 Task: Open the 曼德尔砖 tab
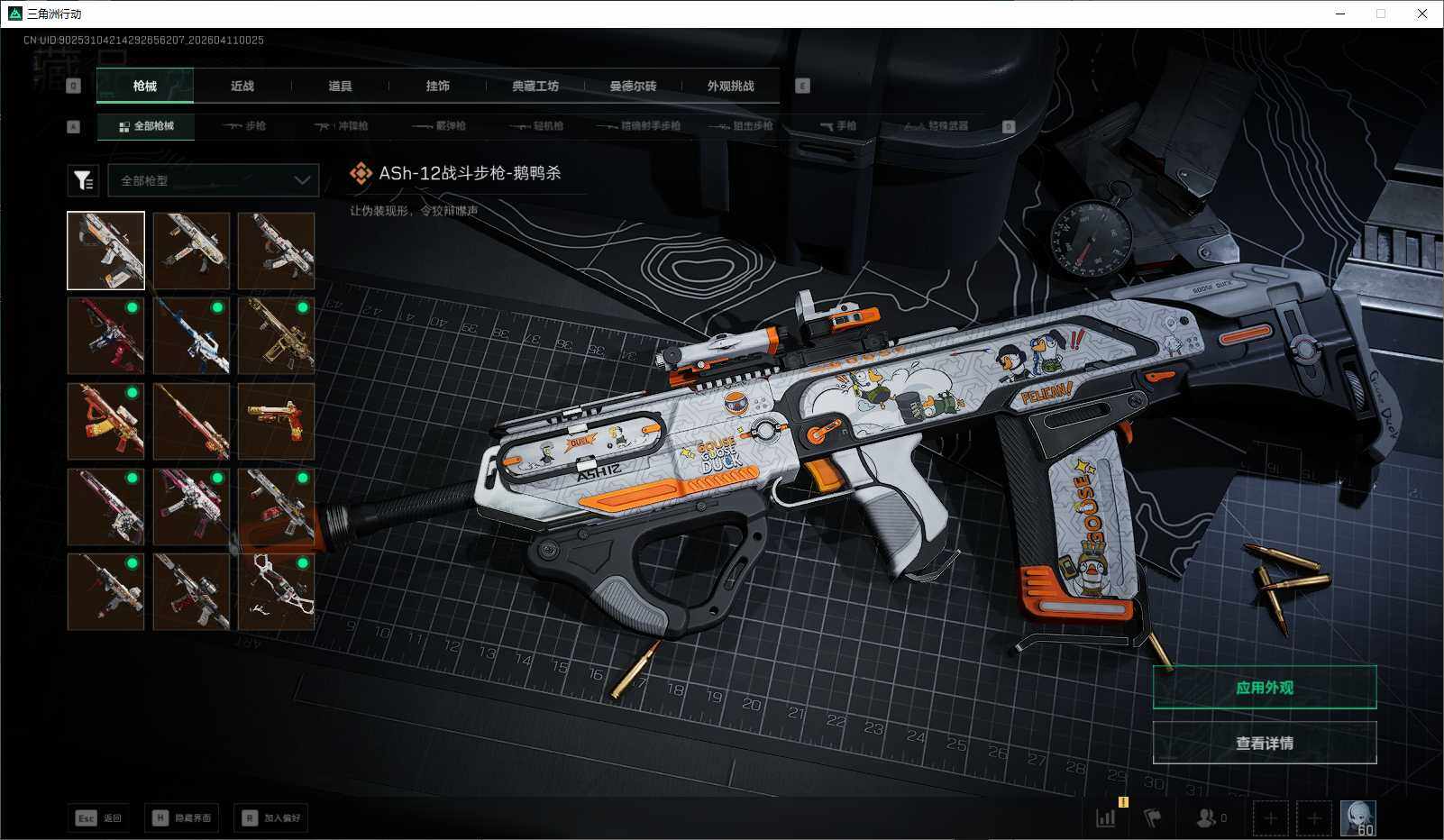(x=633, y=86)
